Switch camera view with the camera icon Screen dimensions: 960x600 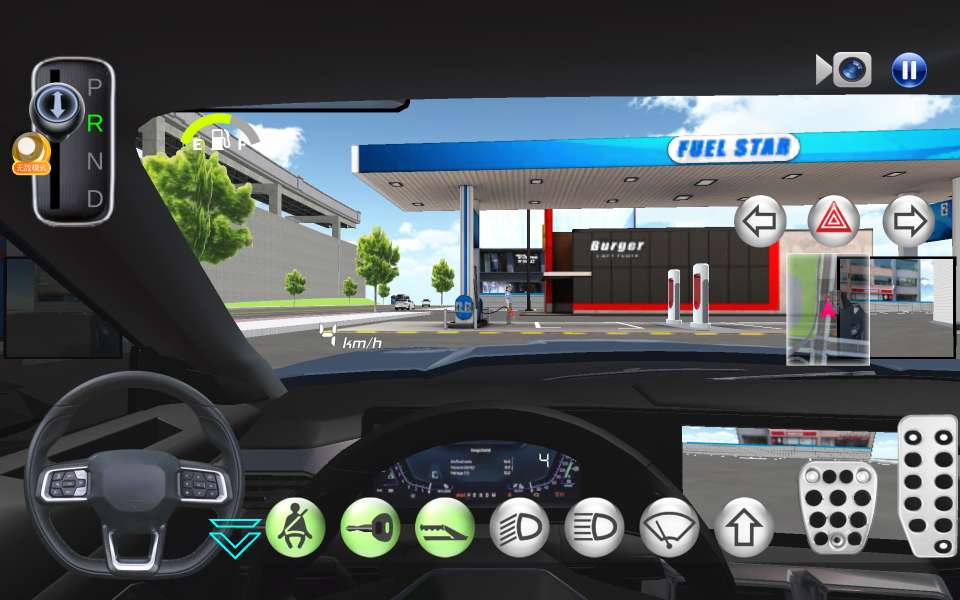[845, 70]
